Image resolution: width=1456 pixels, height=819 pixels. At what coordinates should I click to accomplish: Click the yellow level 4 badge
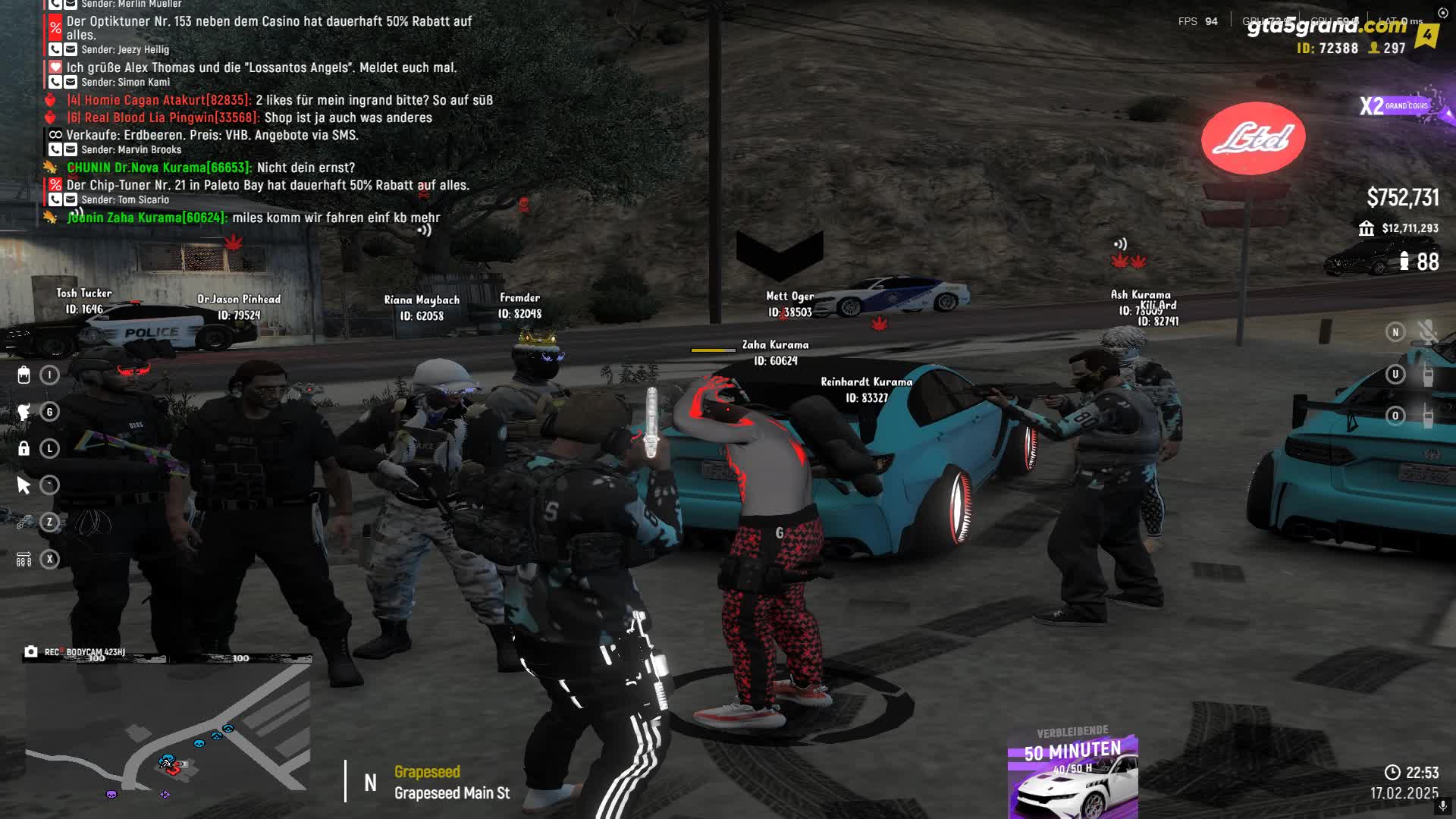tap(1427, 35)
